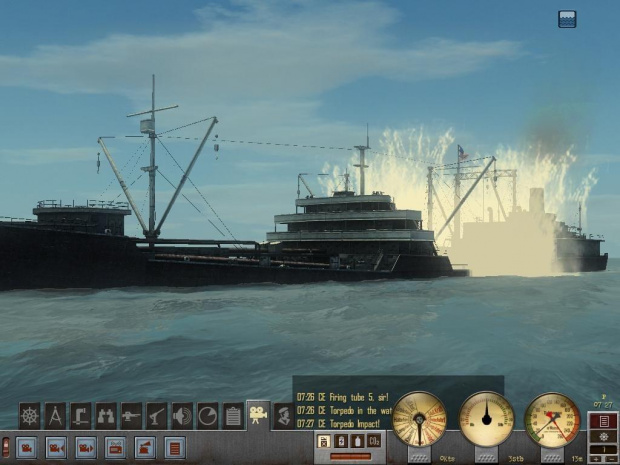This screenshot has height=465, width=620.
Task: Click the engine telegraph dial
Action: click(419, 418)
